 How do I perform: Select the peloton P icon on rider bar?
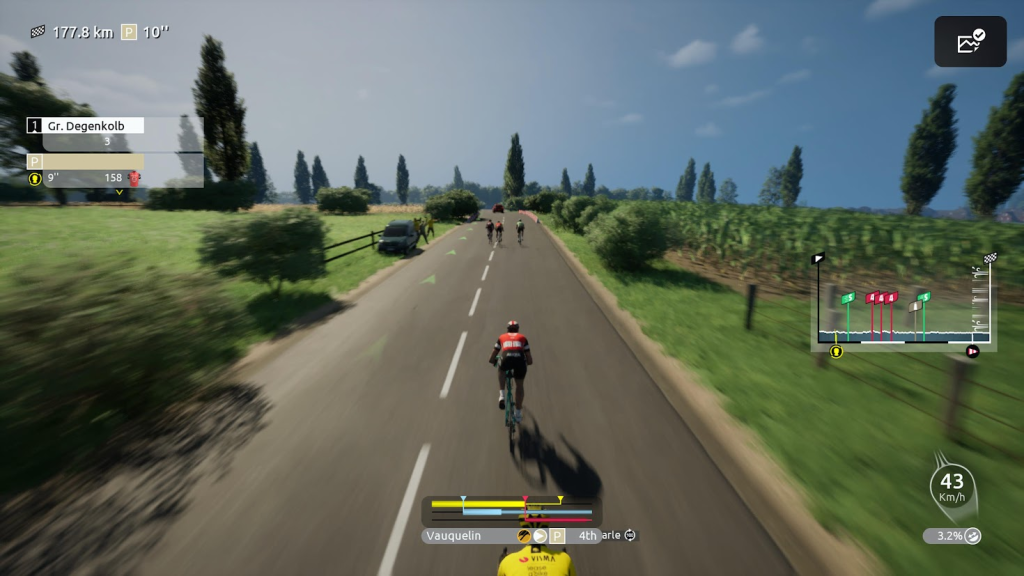(x=558, y=536)
